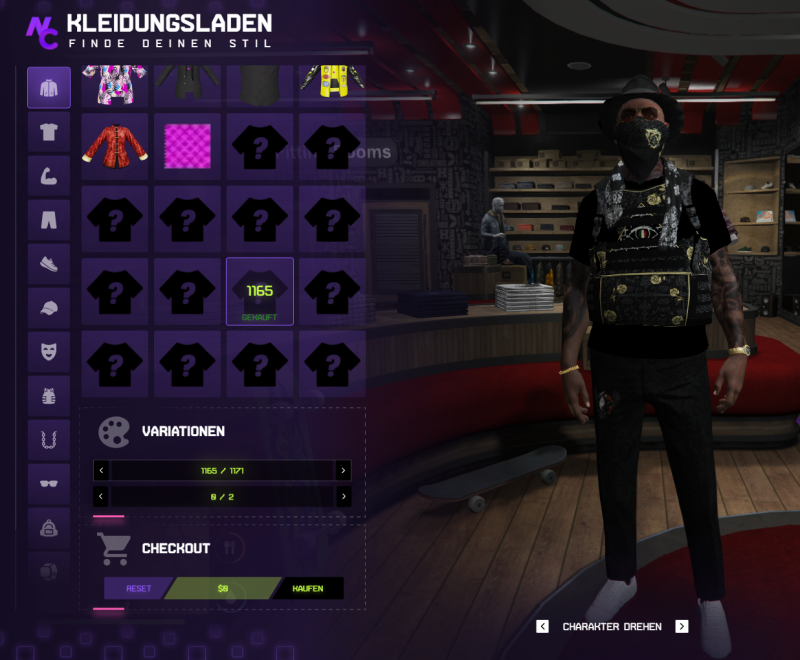Switch to the pants category
This screenshot has width=800, height=660.
(49, 220)
